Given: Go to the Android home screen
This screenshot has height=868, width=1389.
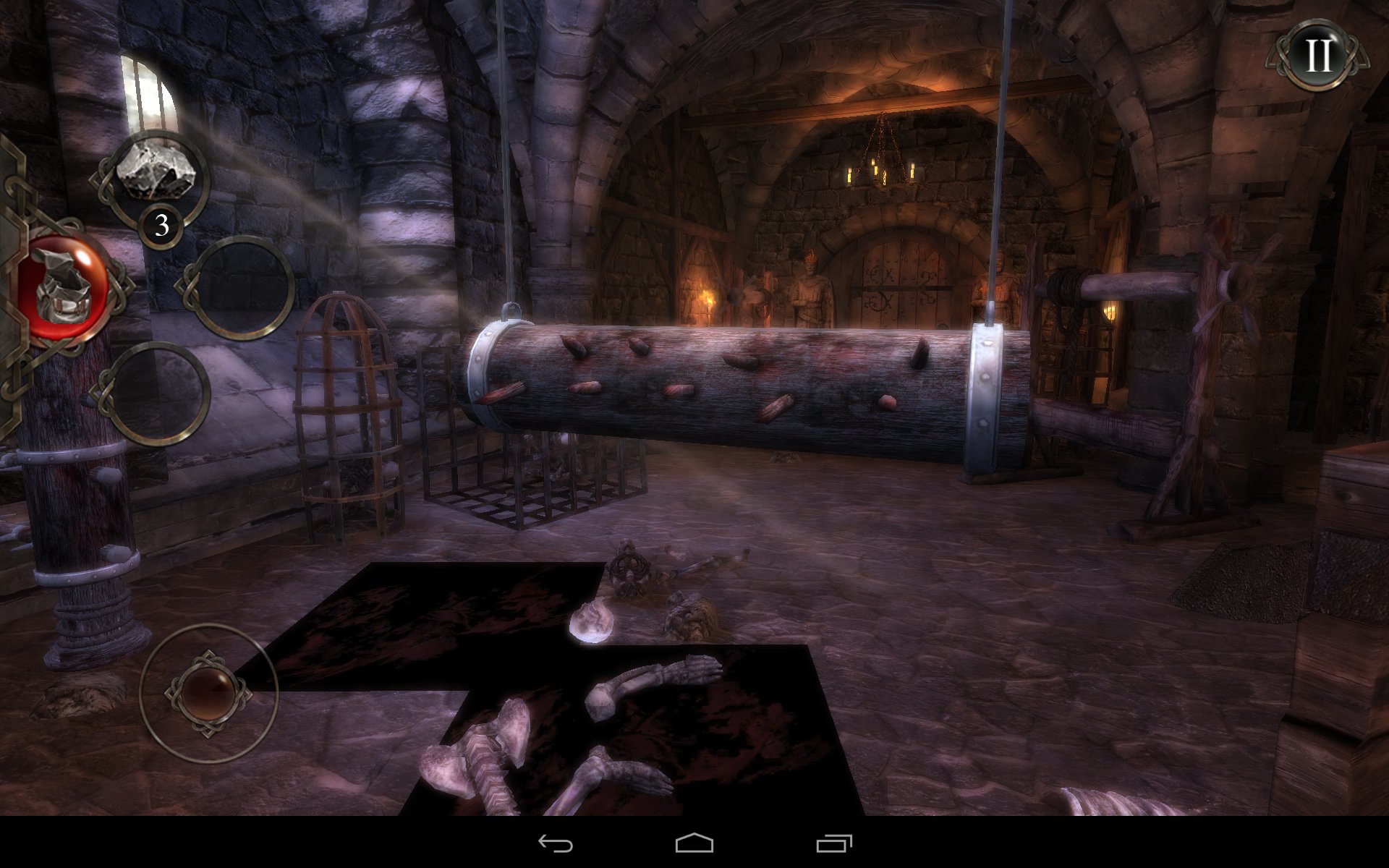Looking at the screenshot, I should point(694,843).
